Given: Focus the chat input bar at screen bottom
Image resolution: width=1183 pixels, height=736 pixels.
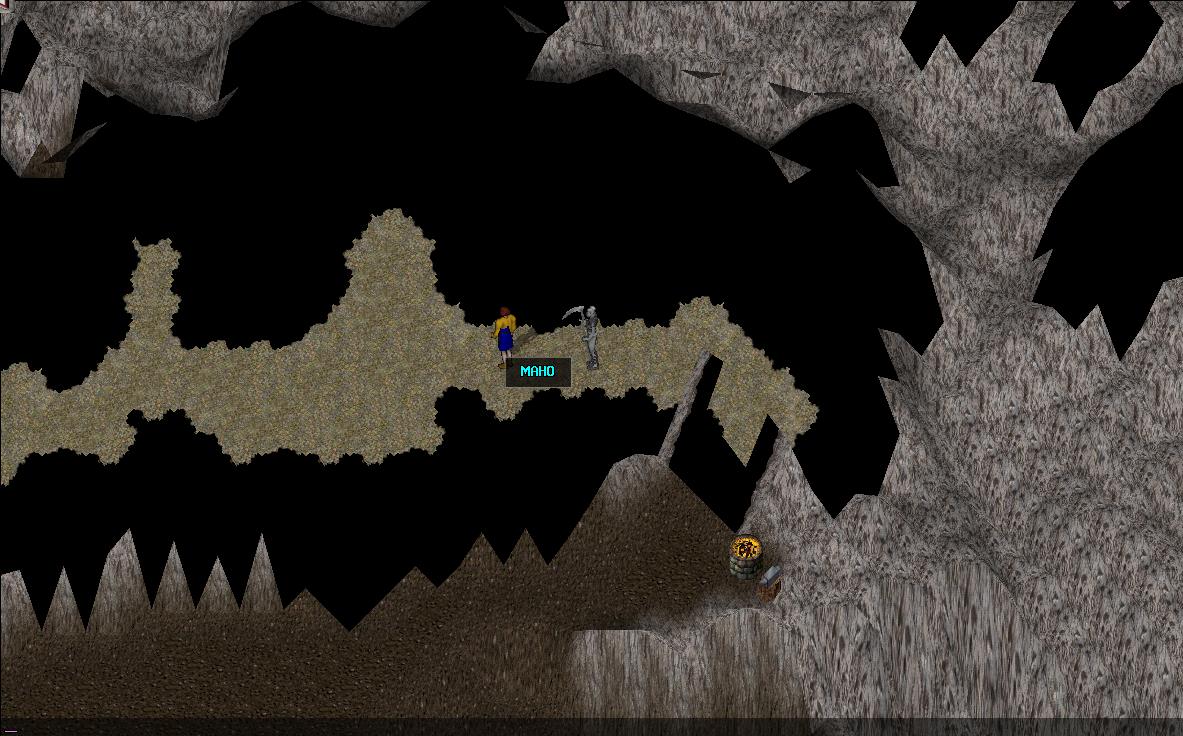Looking at the screenshot, I should 591,727.
